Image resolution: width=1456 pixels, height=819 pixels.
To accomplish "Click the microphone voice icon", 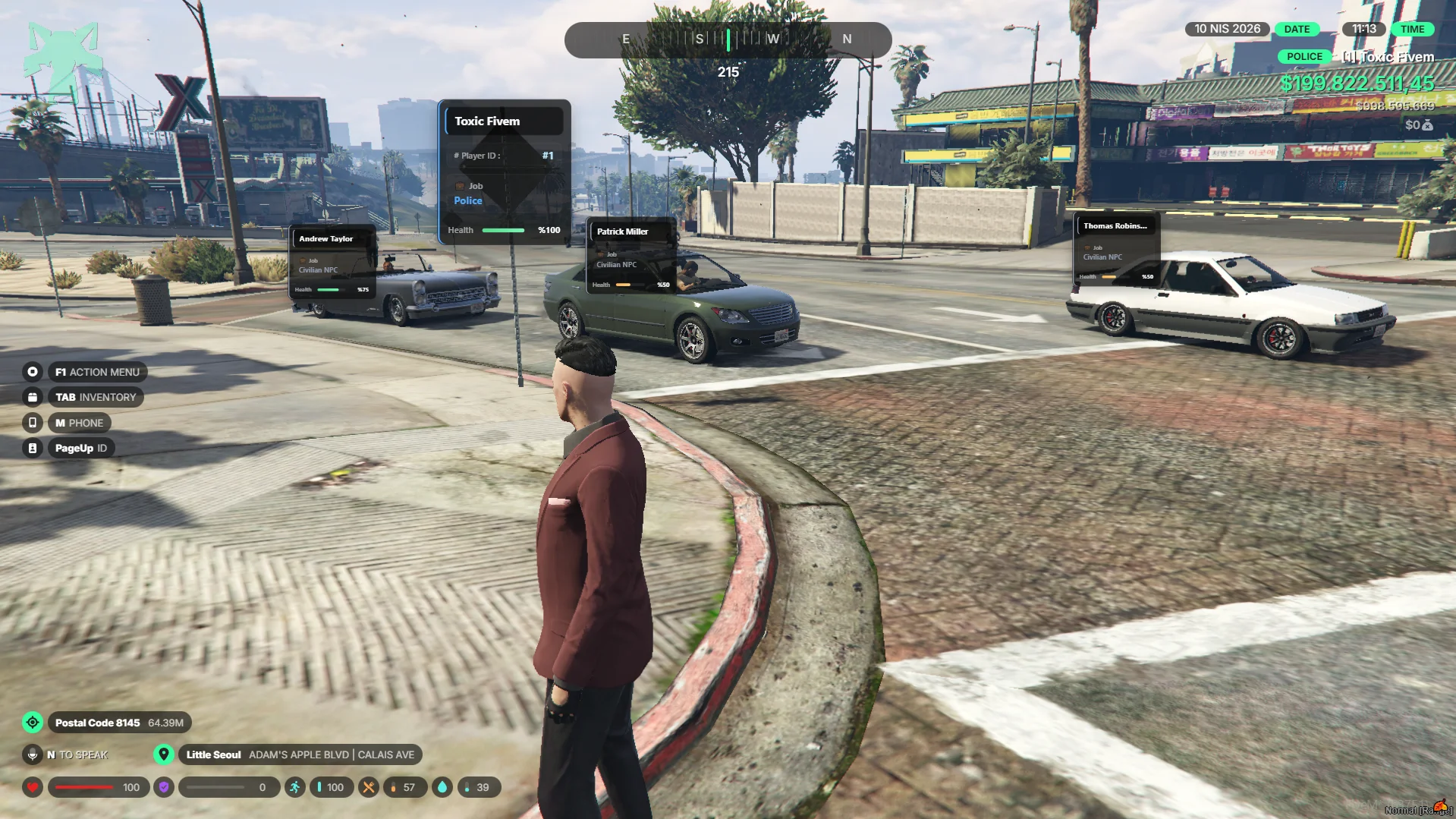I will pos(33,754).
